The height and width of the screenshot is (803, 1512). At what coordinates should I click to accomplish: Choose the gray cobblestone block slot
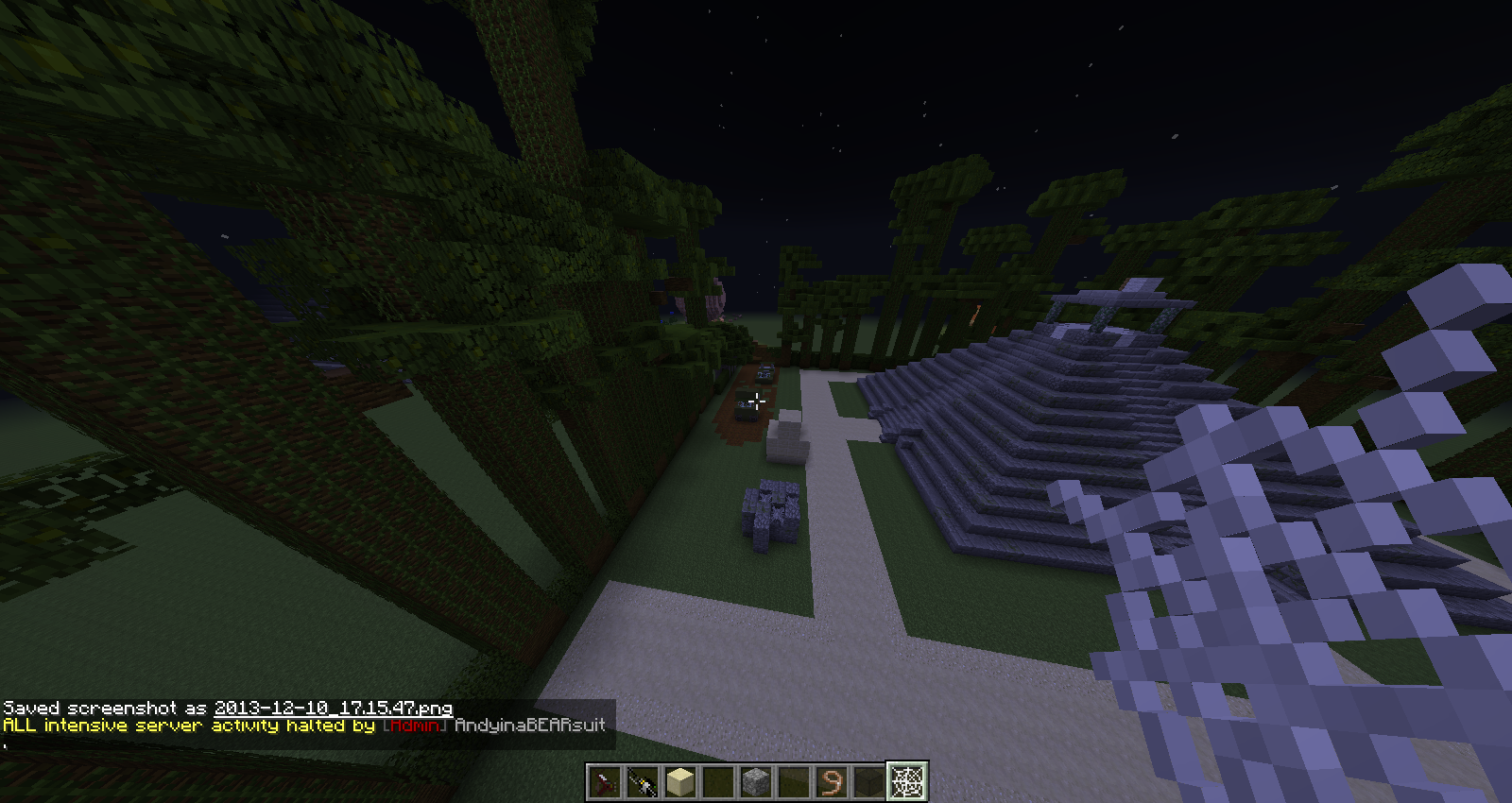coord(756,781)
